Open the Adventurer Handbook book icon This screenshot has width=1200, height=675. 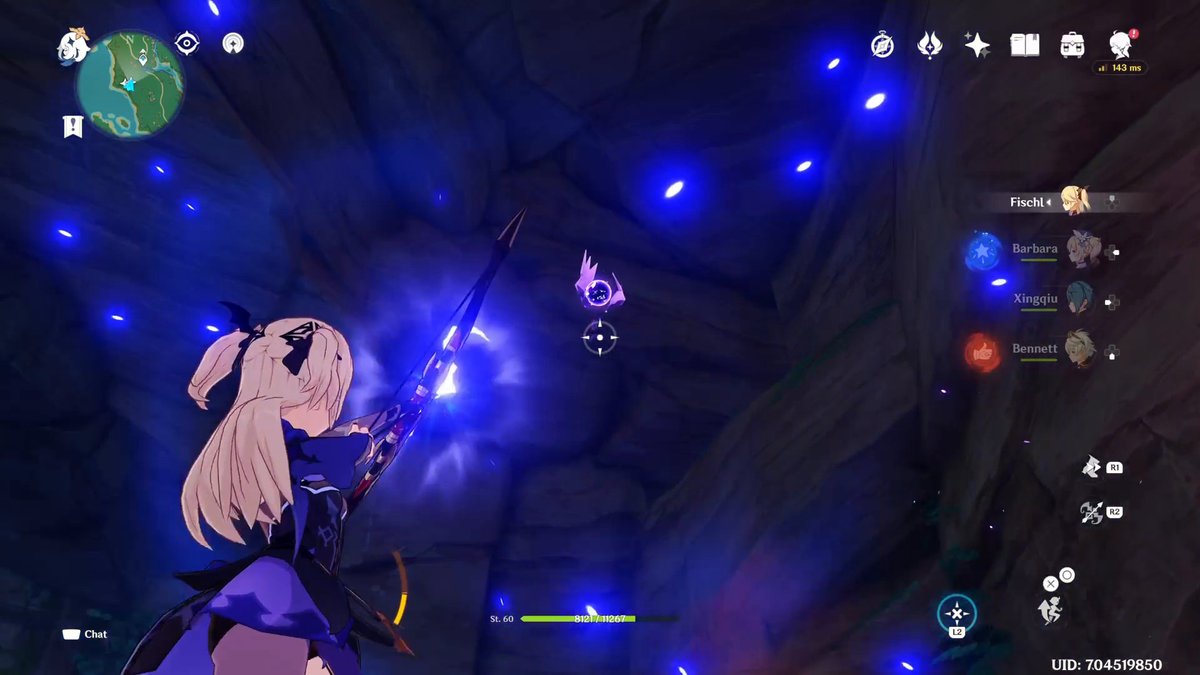(1025, 45)
